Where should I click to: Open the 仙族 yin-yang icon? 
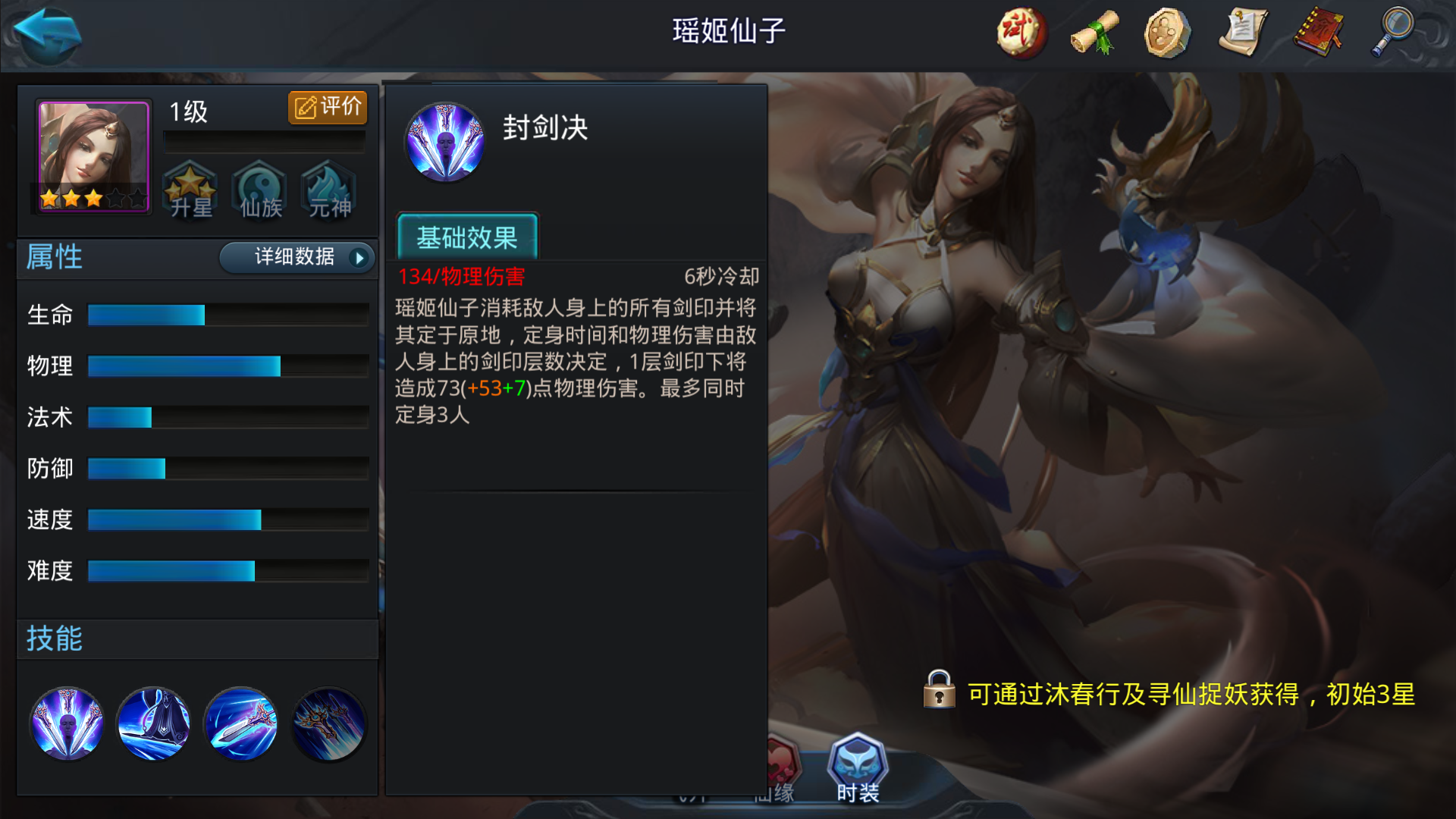click(x=259, y=191)
